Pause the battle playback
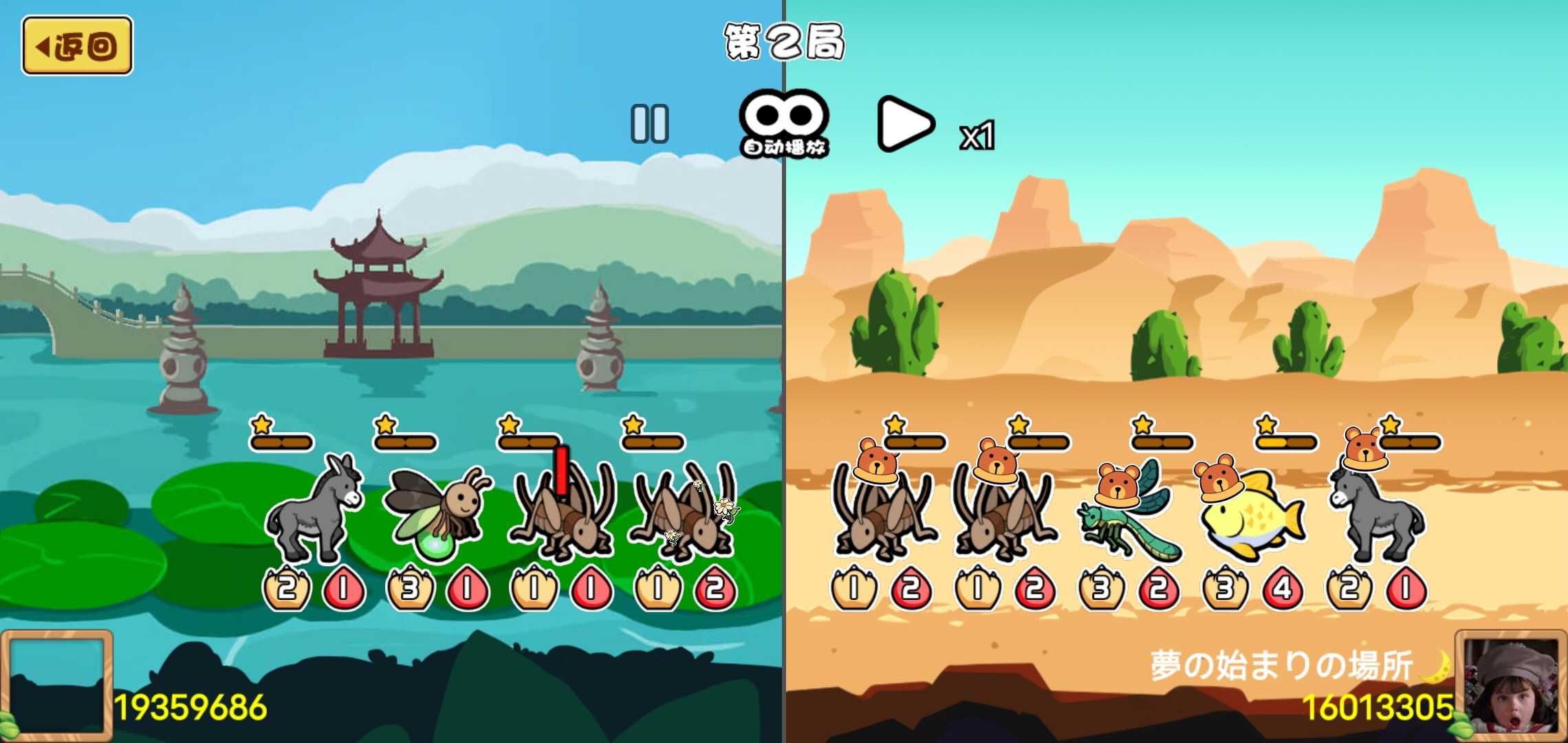 click(649, 124)
